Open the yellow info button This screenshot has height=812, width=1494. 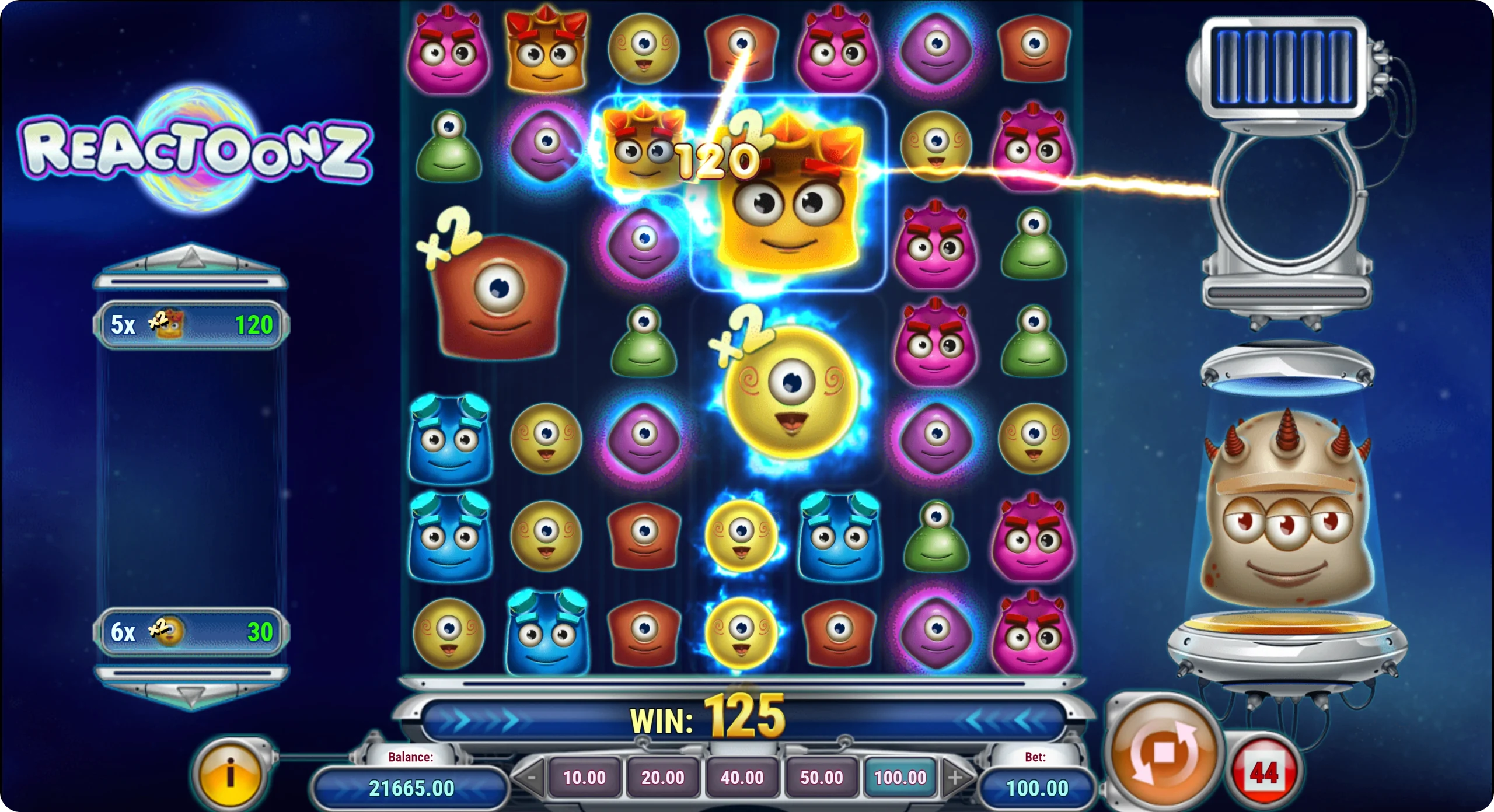[231, 773]
